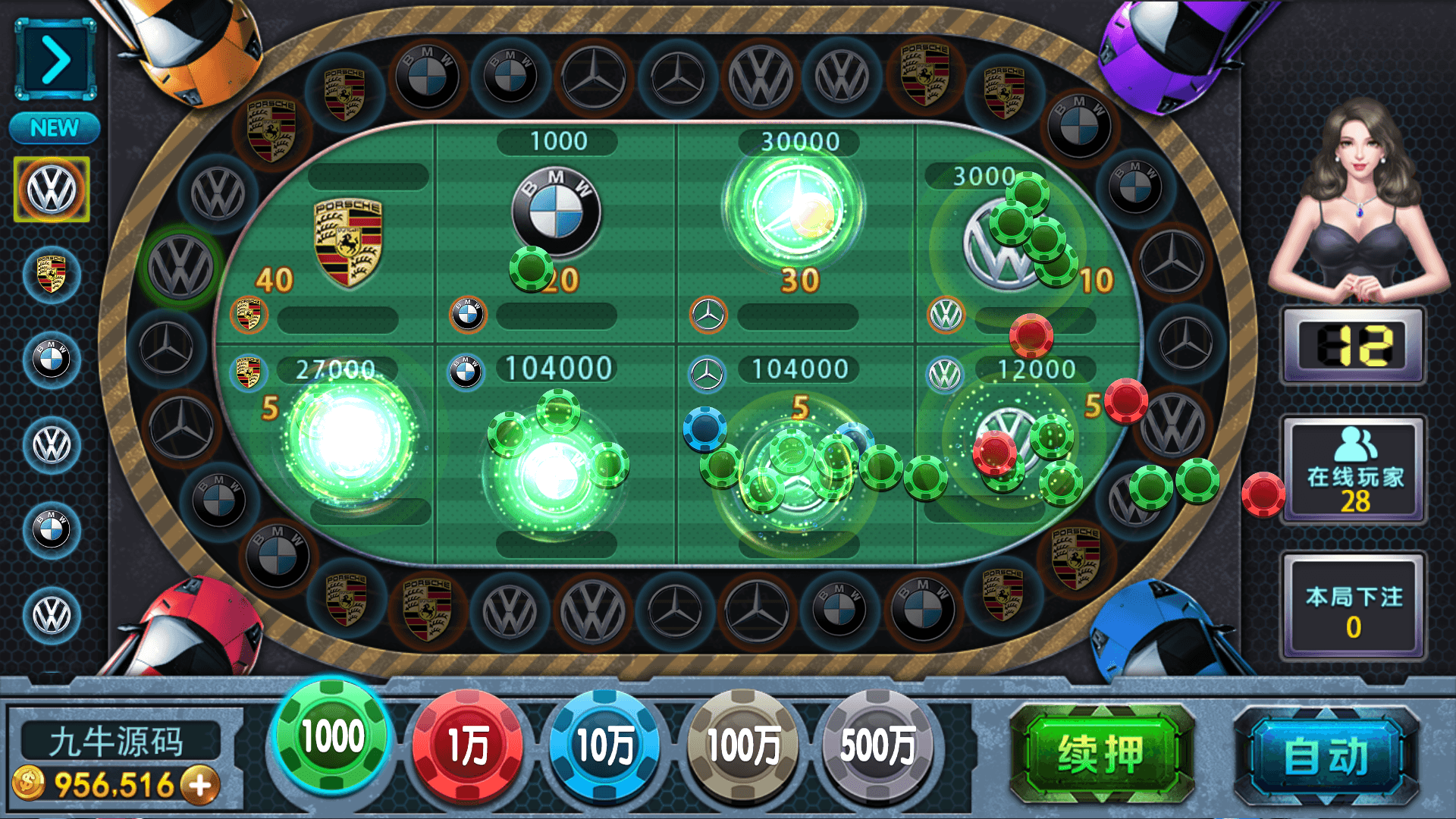This screenshot has height=819, width=1456.
Task: Click the green 续押 rebet button
Action: 1101,755
